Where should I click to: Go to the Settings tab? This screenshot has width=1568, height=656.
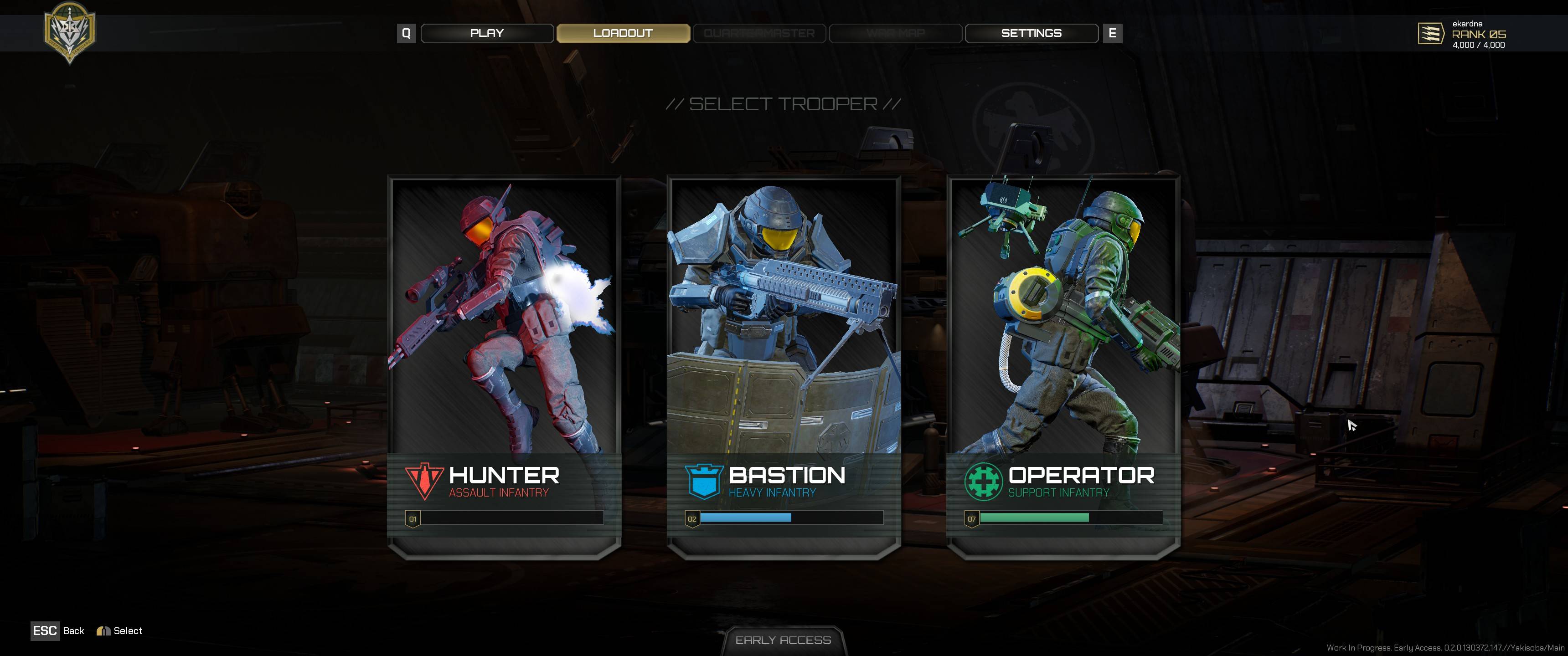click(x=1031, y=33)
